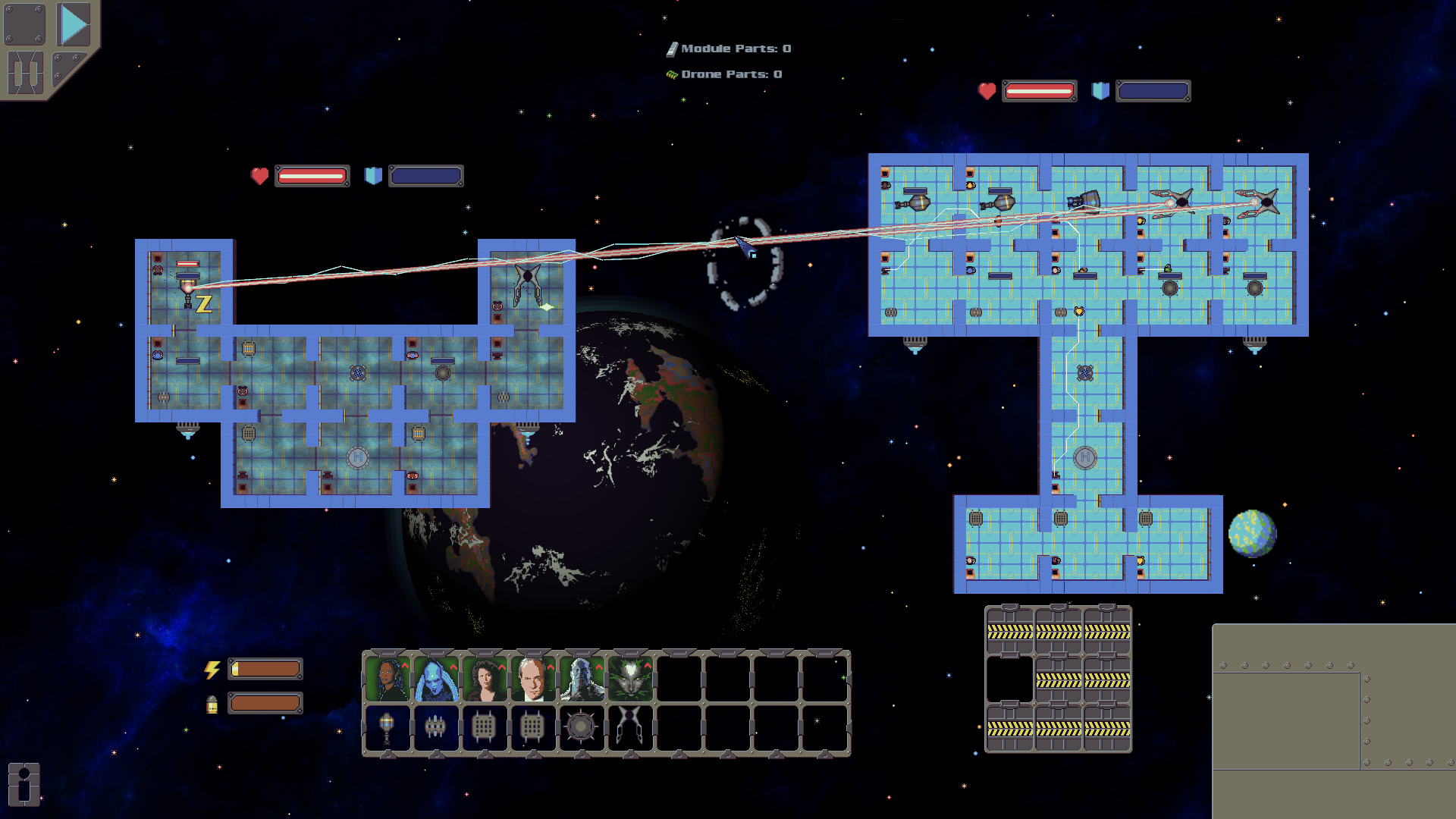Select the balding man crew portrait
The image size is (1456, 819).
533,678
